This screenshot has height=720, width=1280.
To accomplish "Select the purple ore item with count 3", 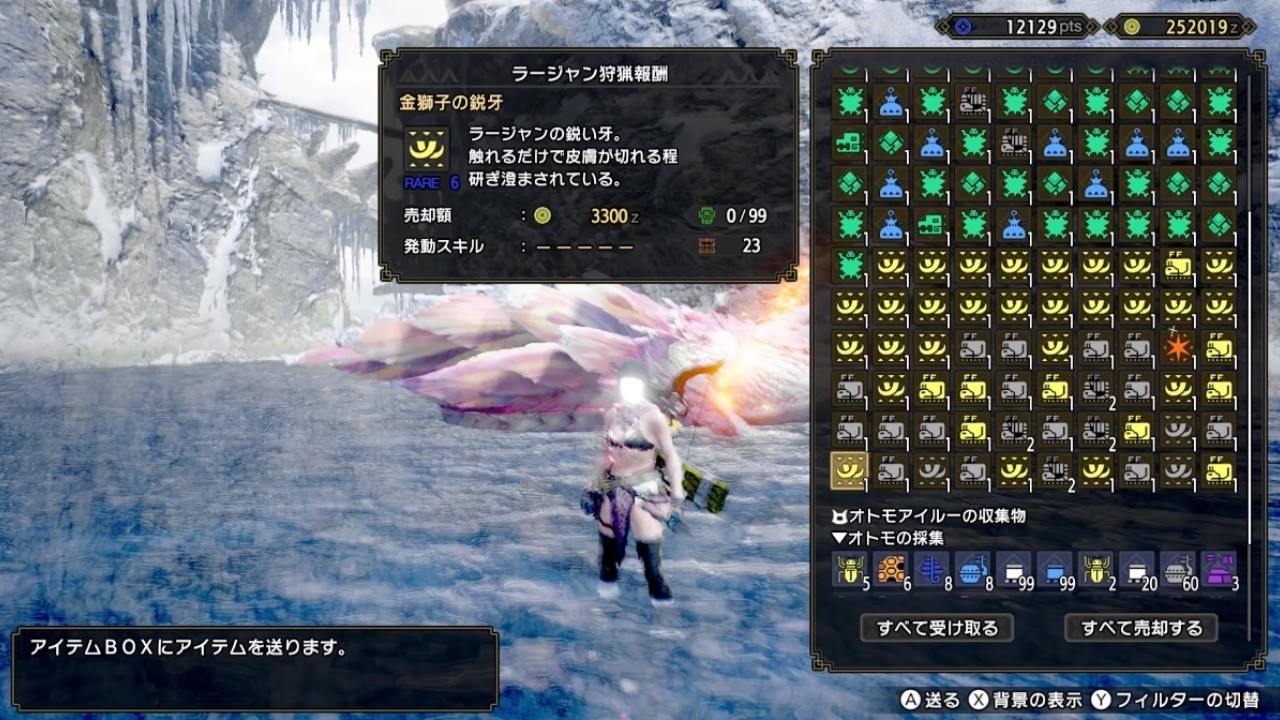I will click(x=1218, y=569).
